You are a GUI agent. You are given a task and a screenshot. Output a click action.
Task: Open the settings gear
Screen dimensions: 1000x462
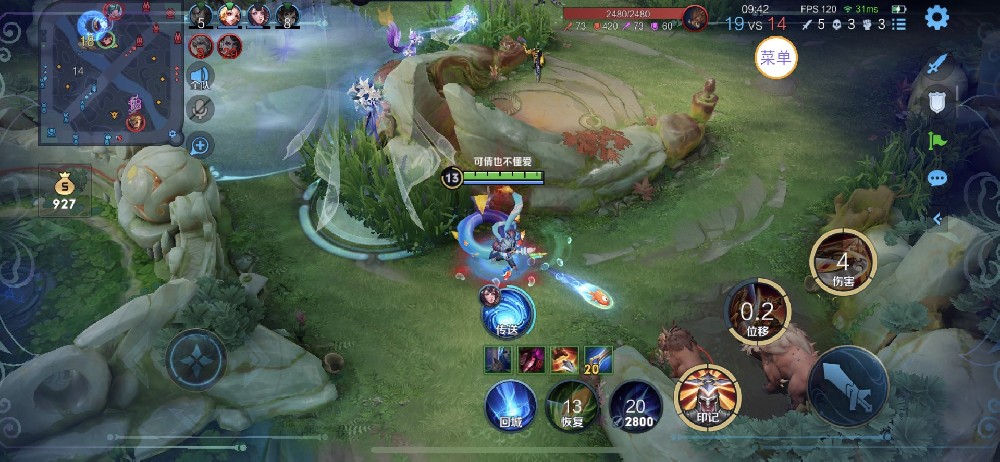[x=936, y=17]
